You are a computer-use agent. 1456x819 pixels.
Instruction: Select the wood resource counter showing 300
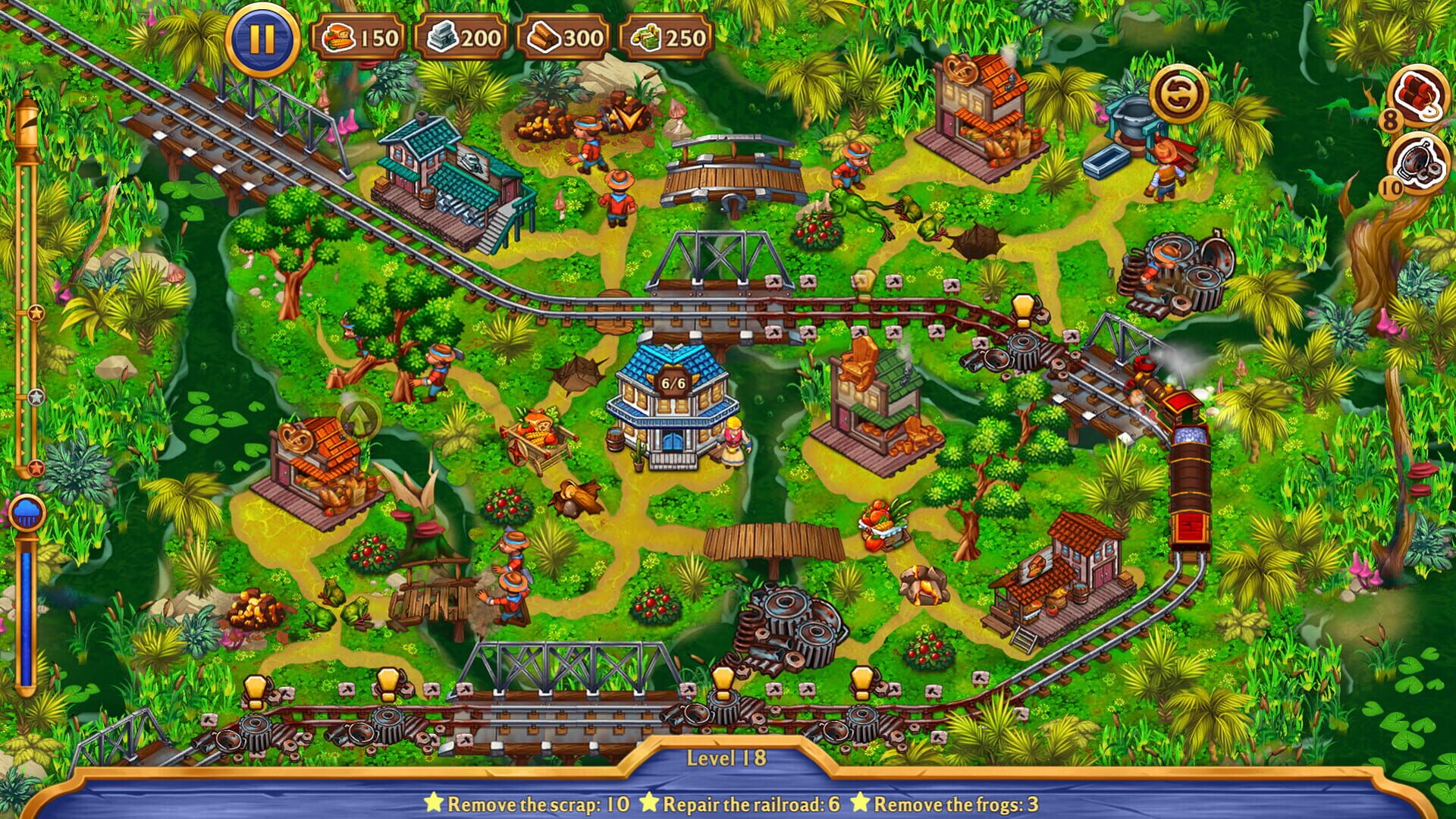point(565,36)
